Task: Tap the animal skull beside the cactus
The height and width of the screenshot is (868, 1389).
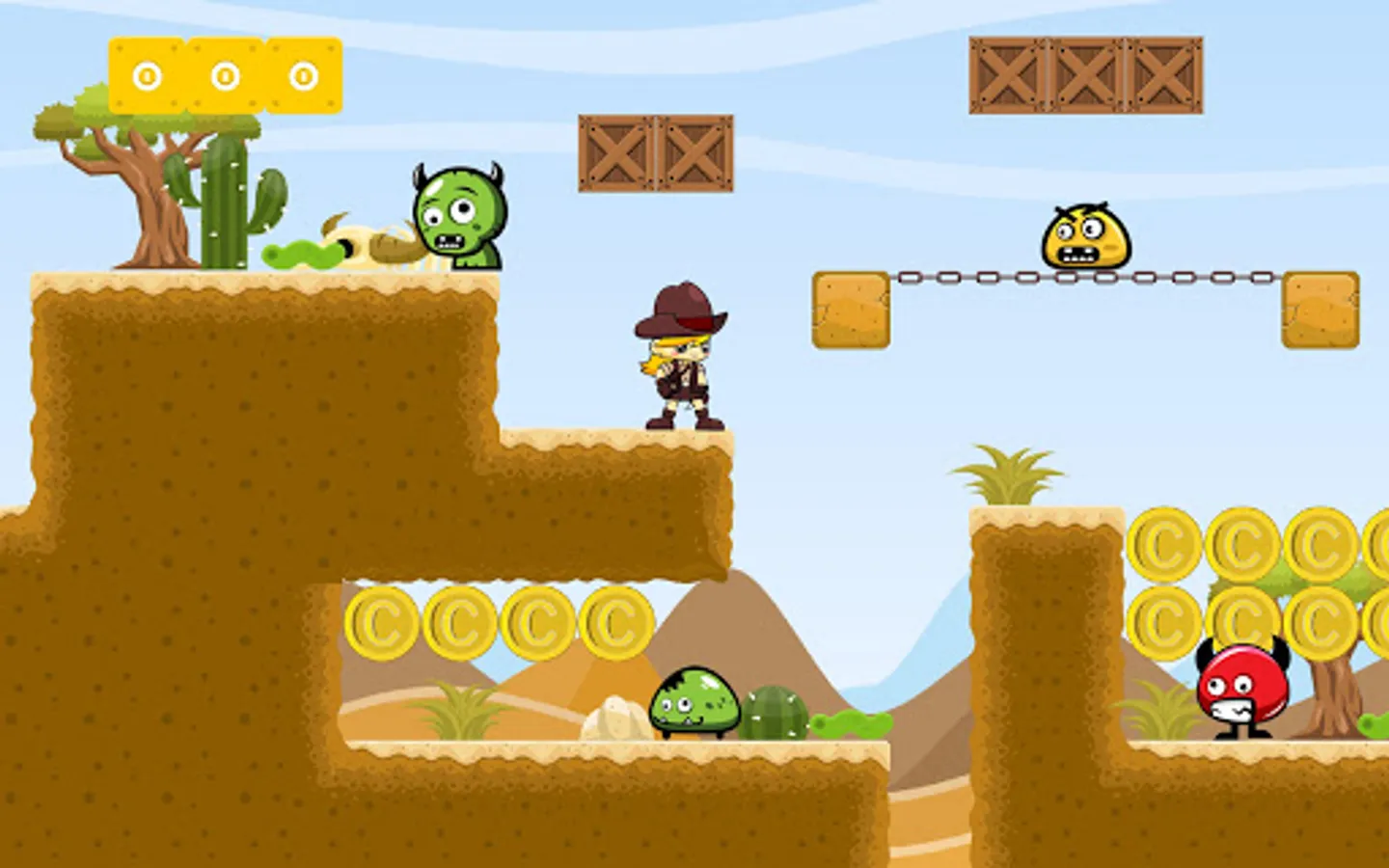Action: tap(376, 241)
